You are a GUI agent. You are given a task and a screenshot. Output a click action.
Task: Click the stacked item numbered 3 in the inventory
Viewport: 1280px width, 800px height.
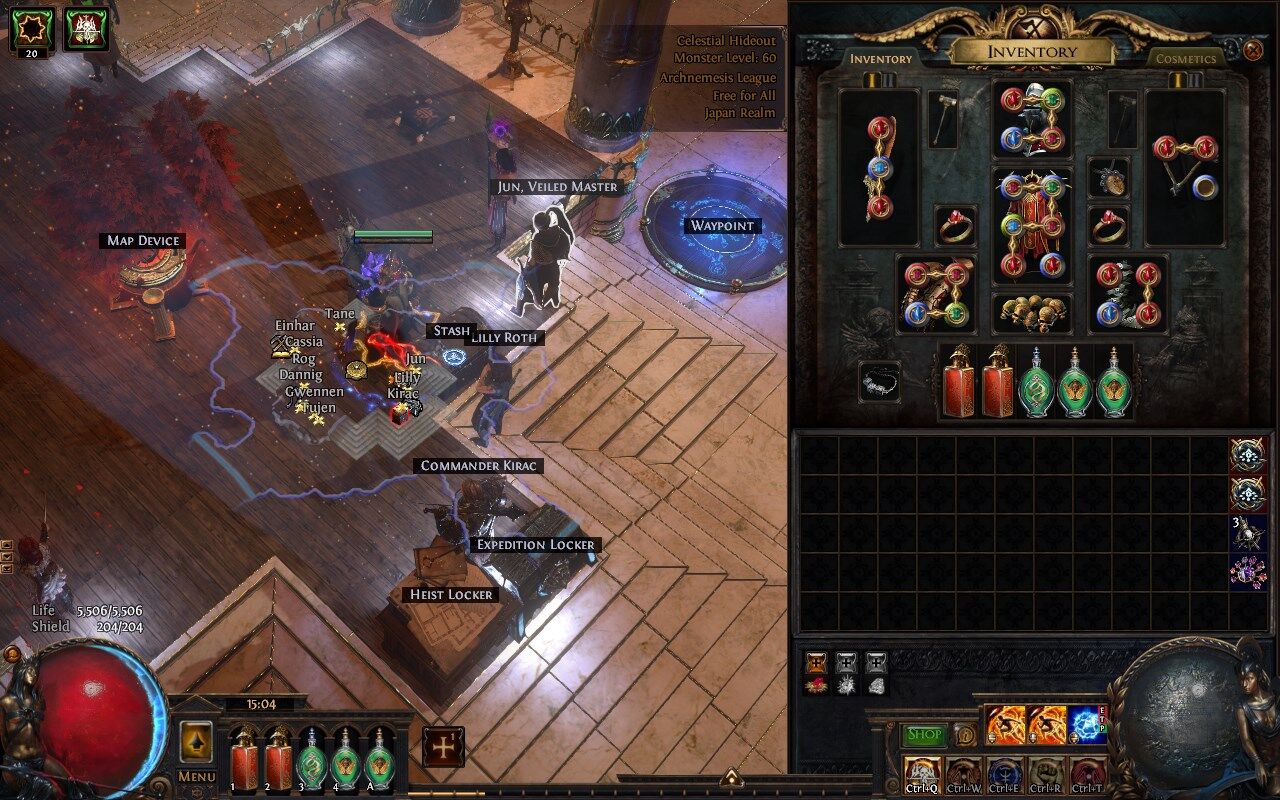point(1246,533)
